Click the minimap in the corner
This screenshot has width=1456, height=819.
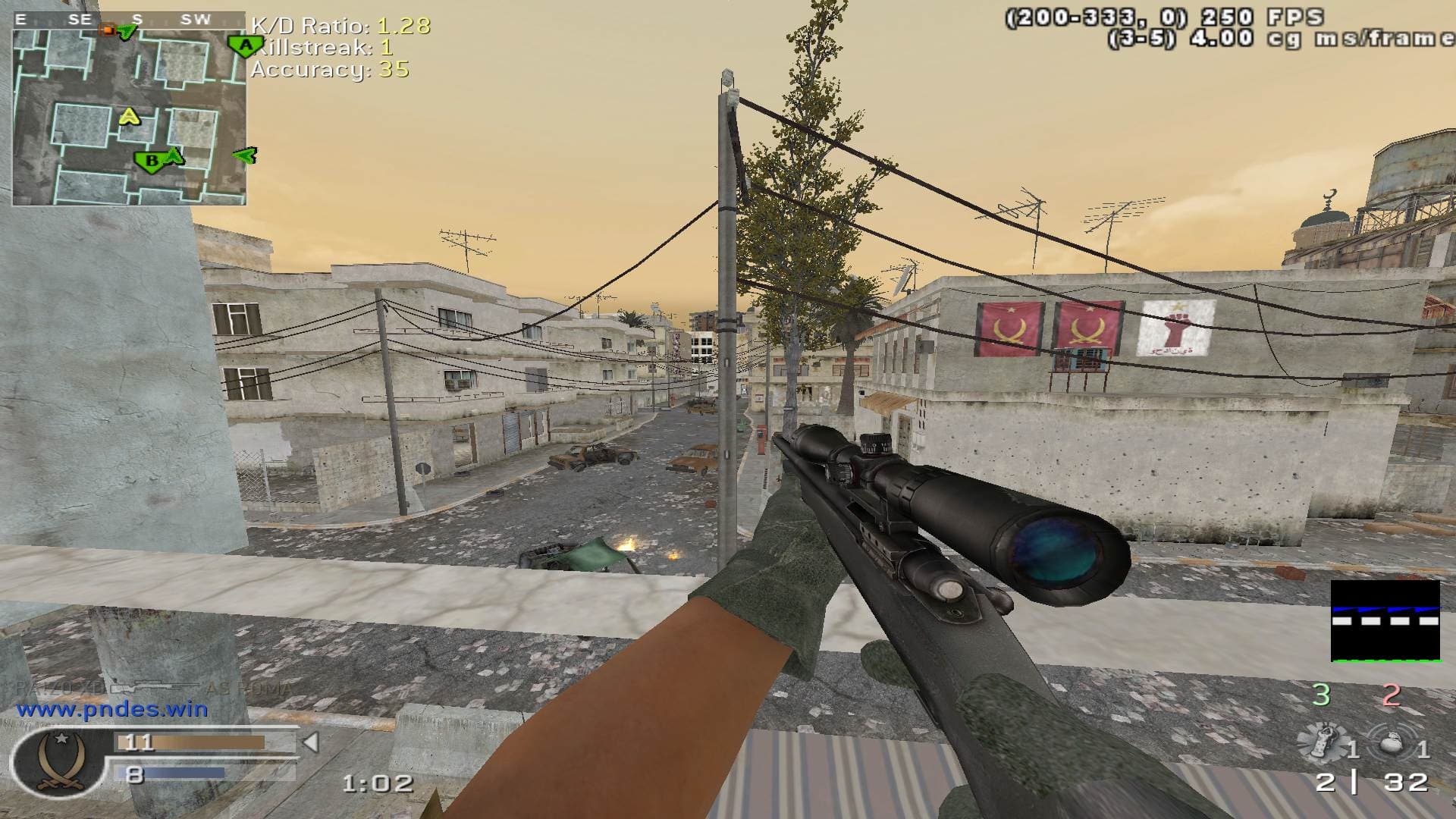point(129,114)
